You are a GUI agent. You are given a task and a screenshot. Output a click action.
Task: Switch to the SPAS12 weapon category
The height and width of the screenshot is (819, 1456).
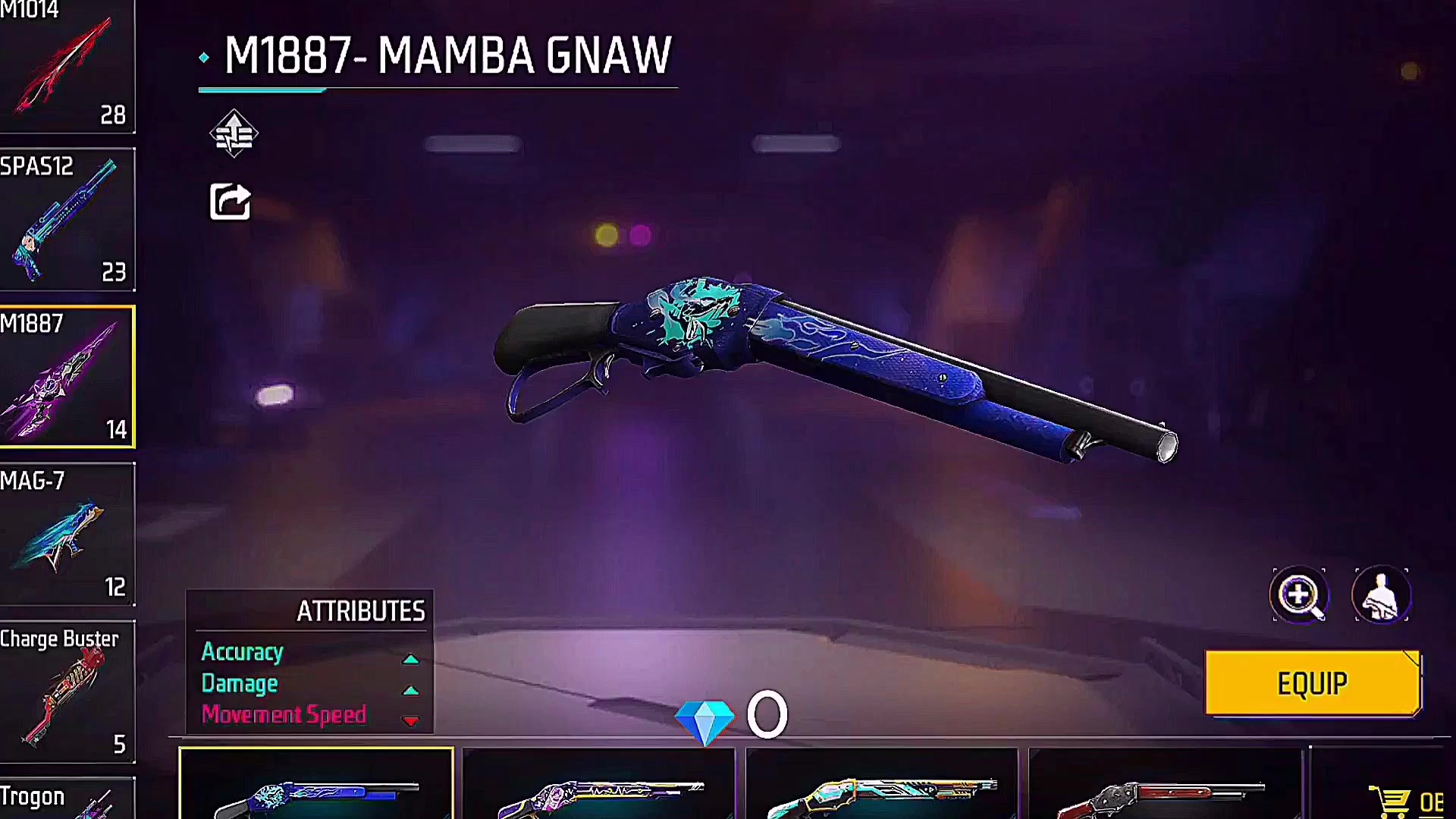(67, 220)
